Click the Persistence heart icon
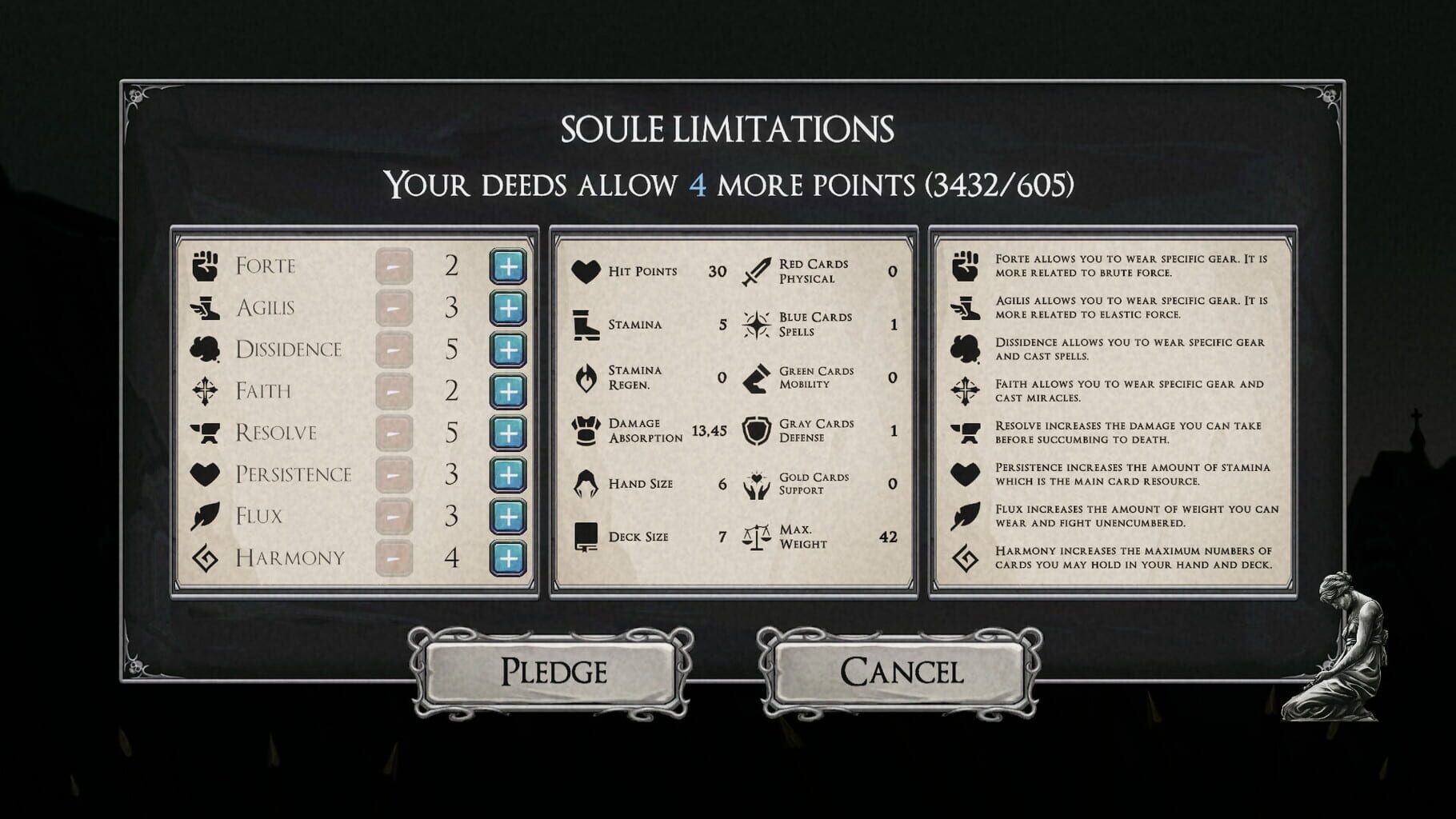 [204, 473]
